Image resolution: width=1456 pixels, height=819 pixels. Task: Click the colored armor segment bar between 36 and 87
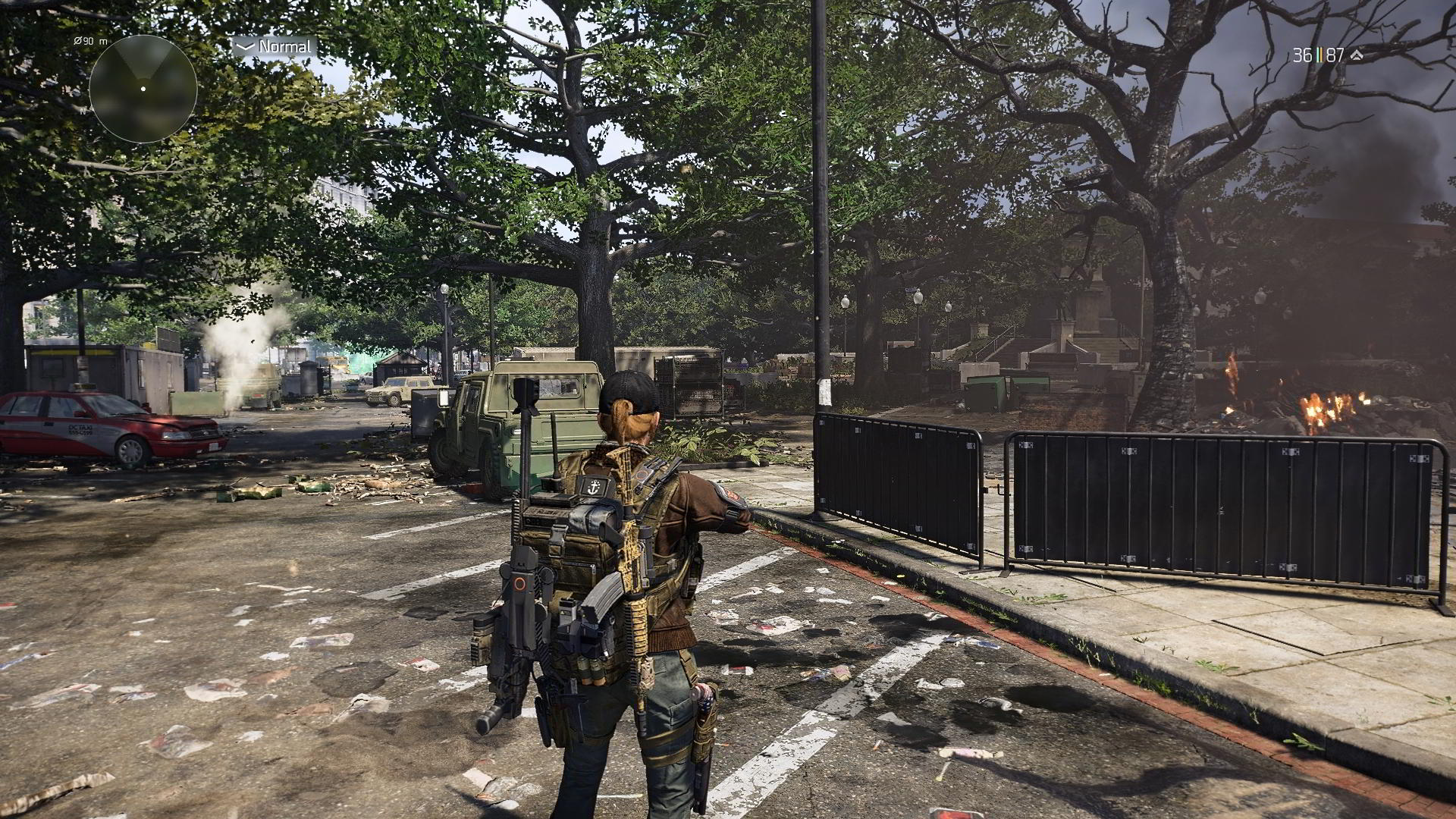(1319, 55)
